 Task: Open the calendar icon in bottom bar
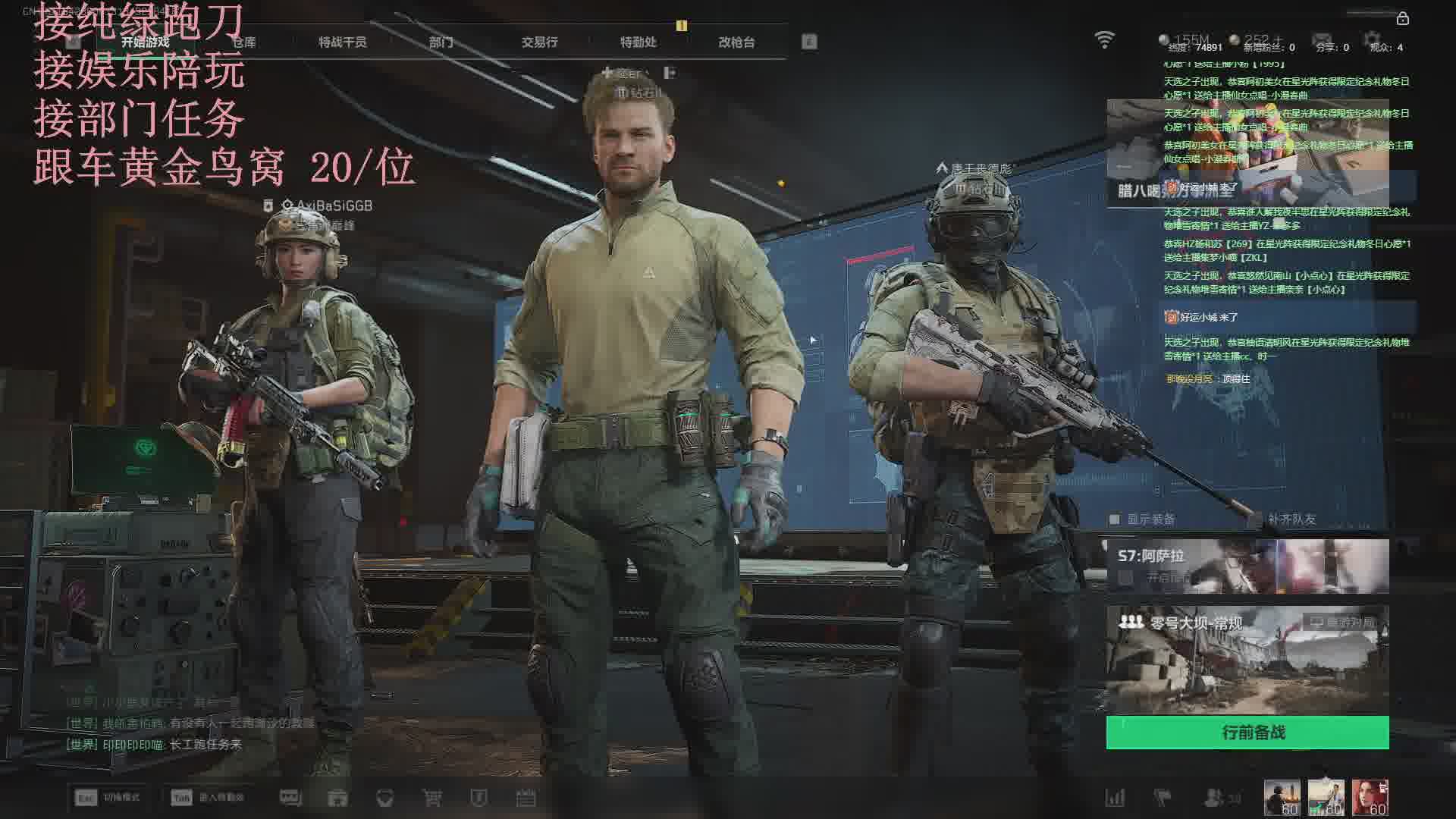click(x=526, y=798)
